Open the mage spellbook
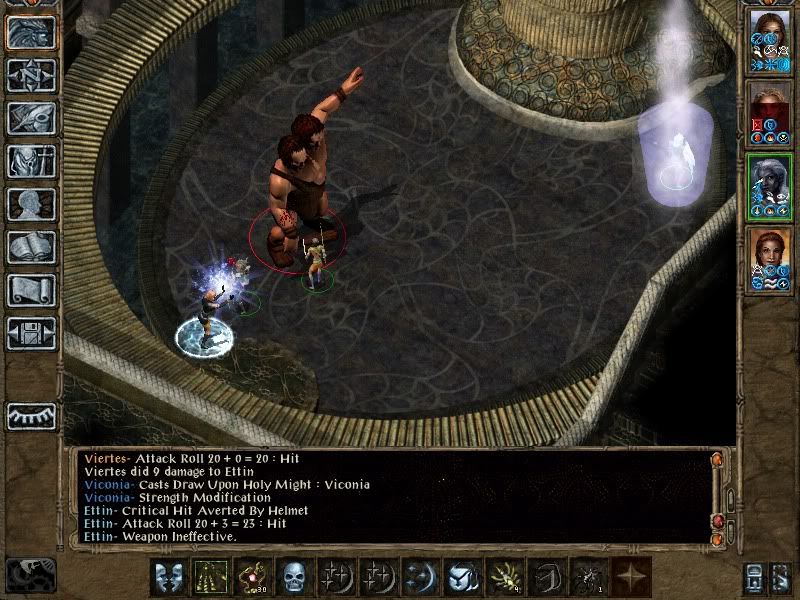Screen dimensions: 800x600 31,247
